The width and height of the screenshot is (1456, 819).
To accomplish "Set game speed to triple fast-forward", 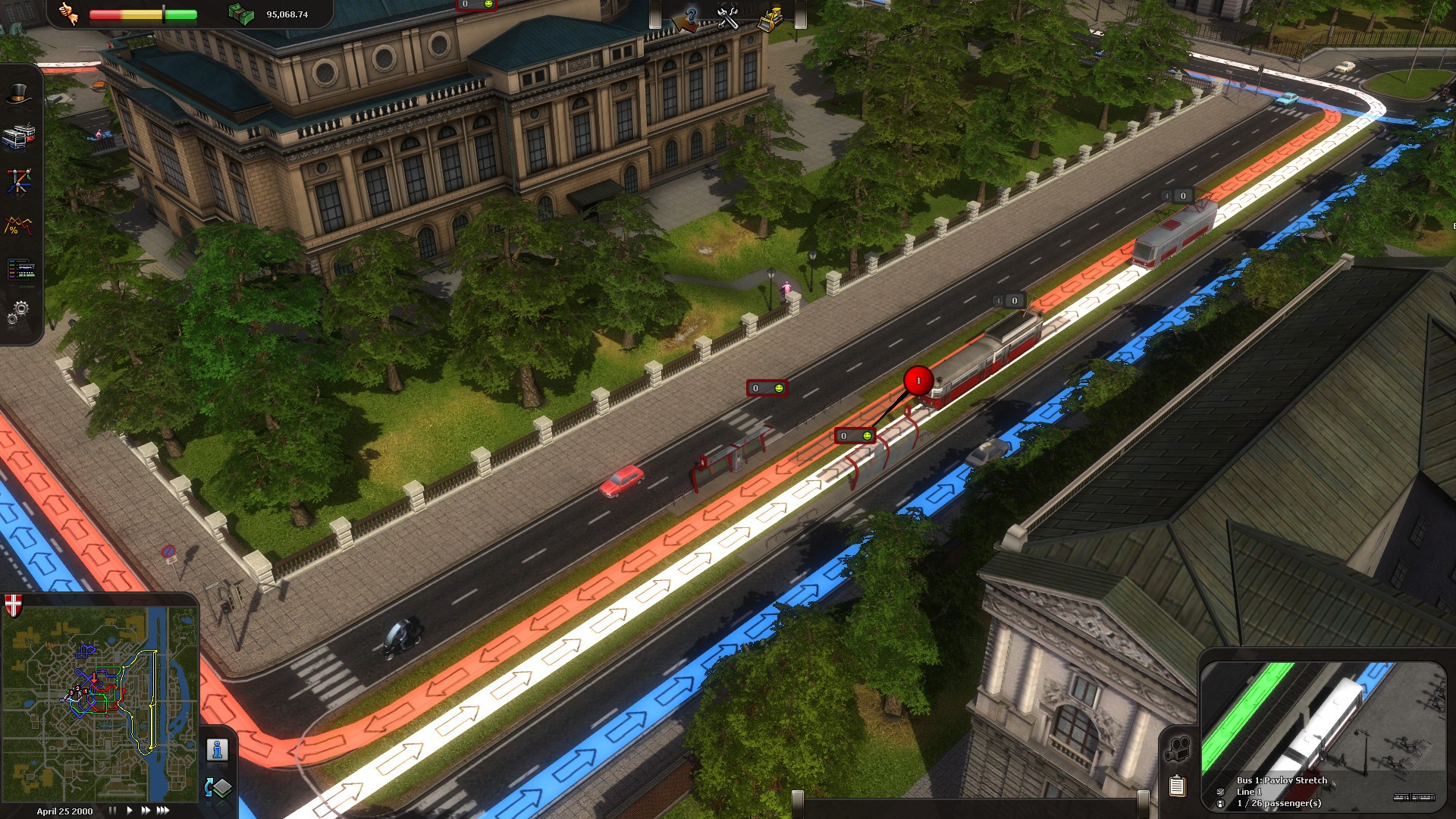I will coord(163,811).
